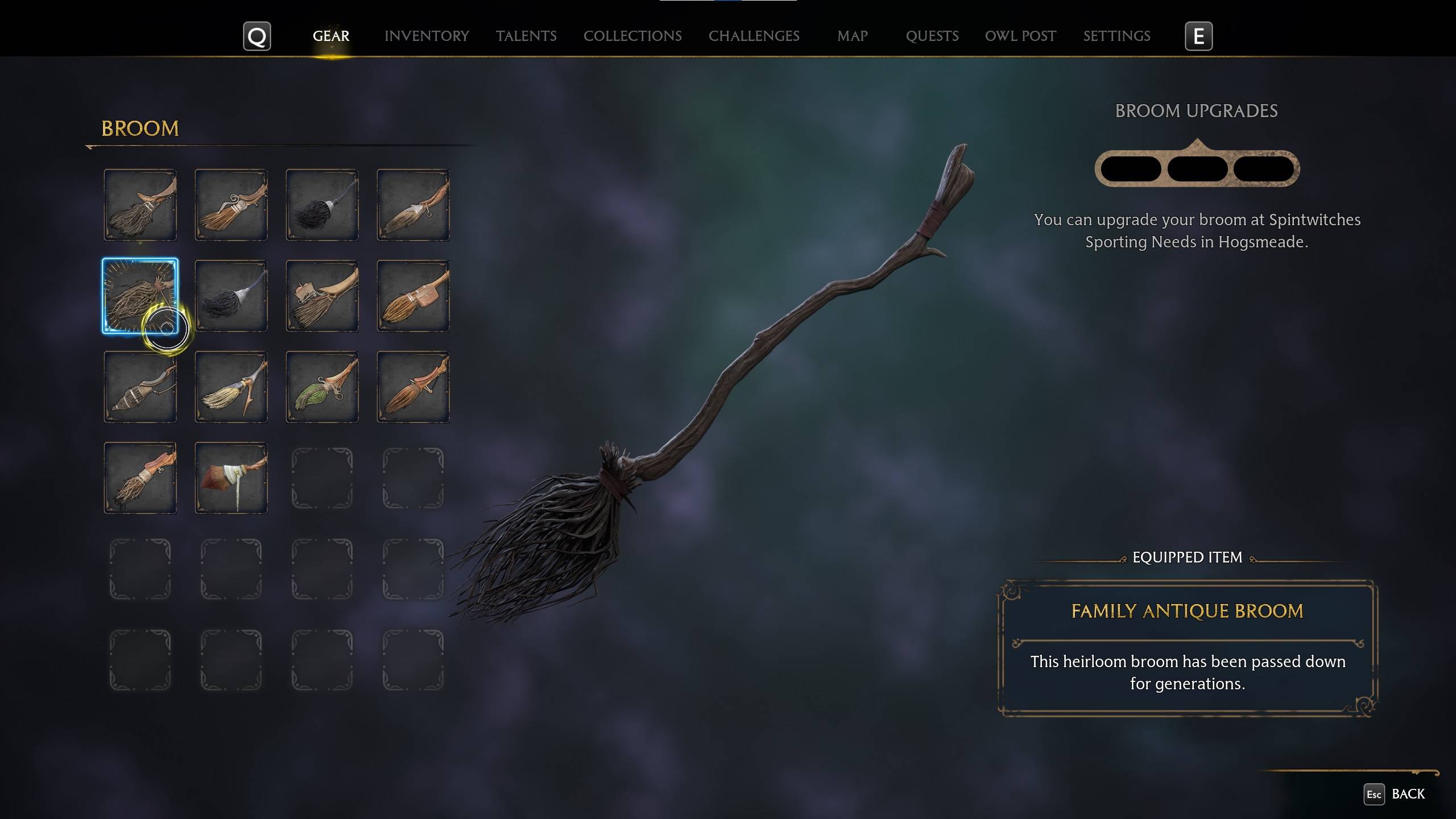Open the TALENTS tab

pos(526,36)
